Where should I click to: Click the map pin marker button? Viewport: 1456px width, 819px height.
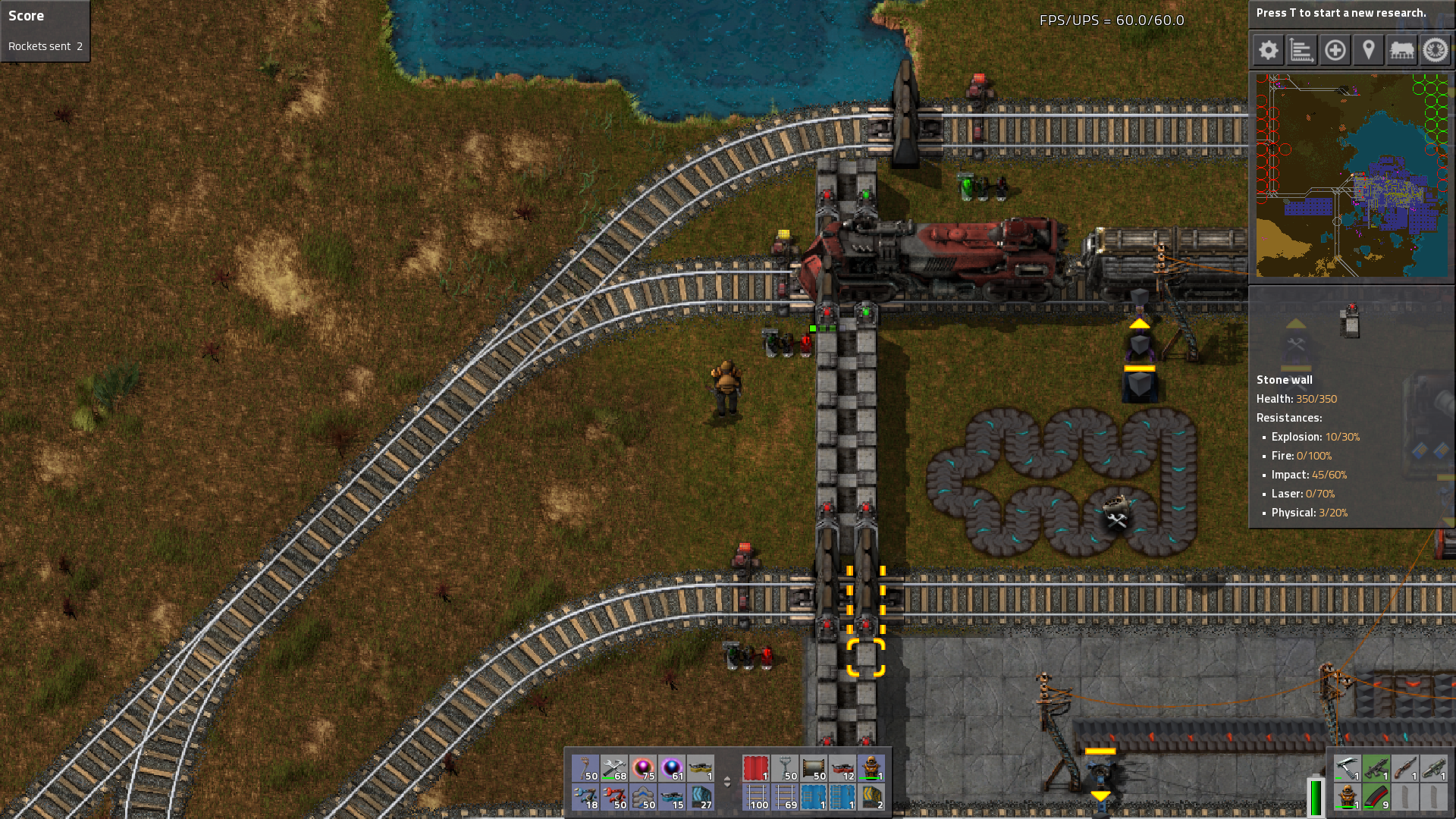pyautogui.click(x=1368, y=51)
